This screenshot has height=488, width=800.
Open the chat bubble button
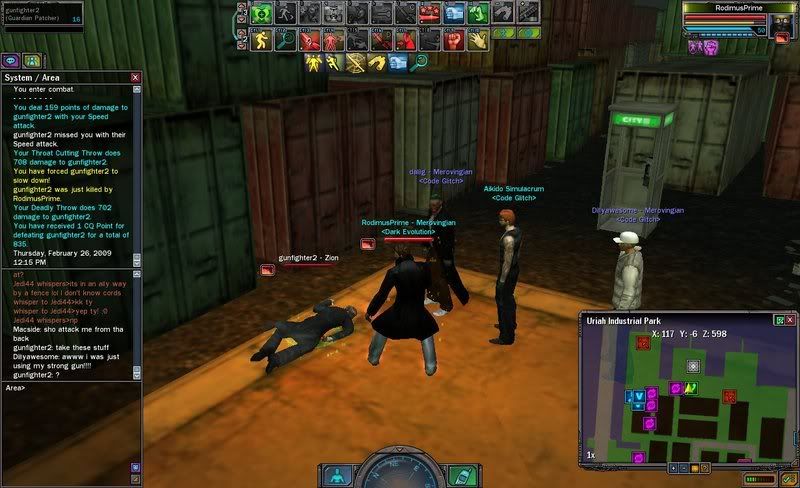[x=11, y=60]
